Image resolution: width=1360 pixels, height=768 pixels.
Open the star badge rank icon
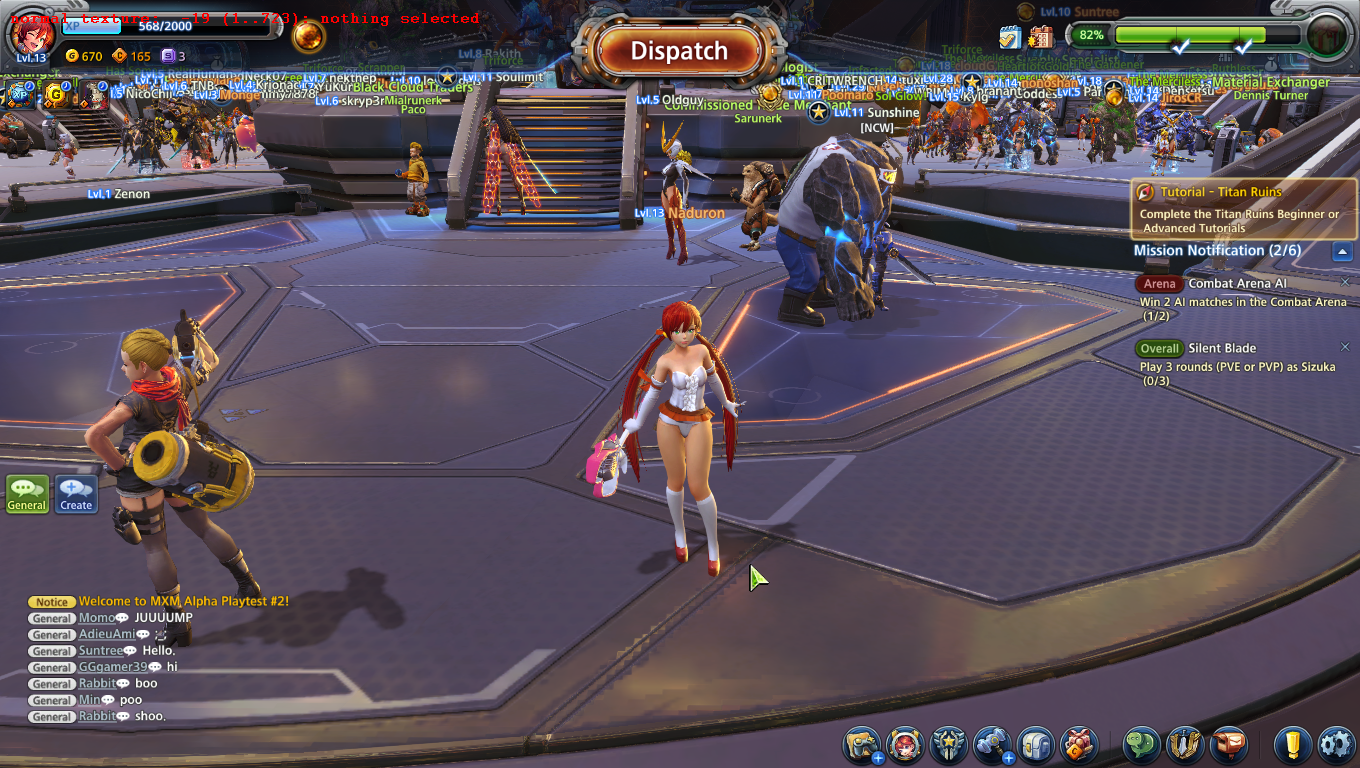tap(948, 745)
